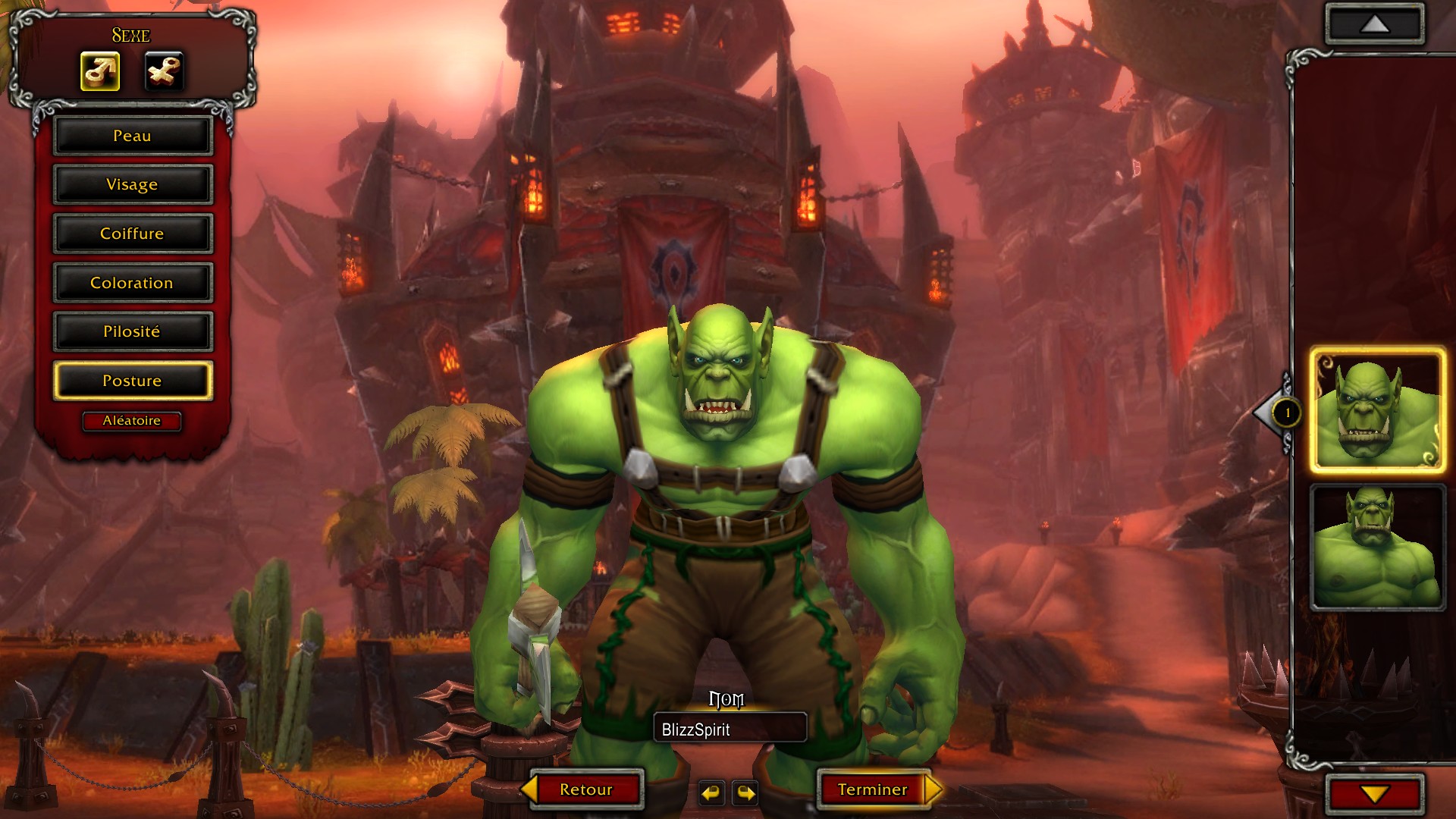Choose the hunched posture thumbnail
Image resolution: width=1456 pixels, height=819 pixels.
point(1377,411)
